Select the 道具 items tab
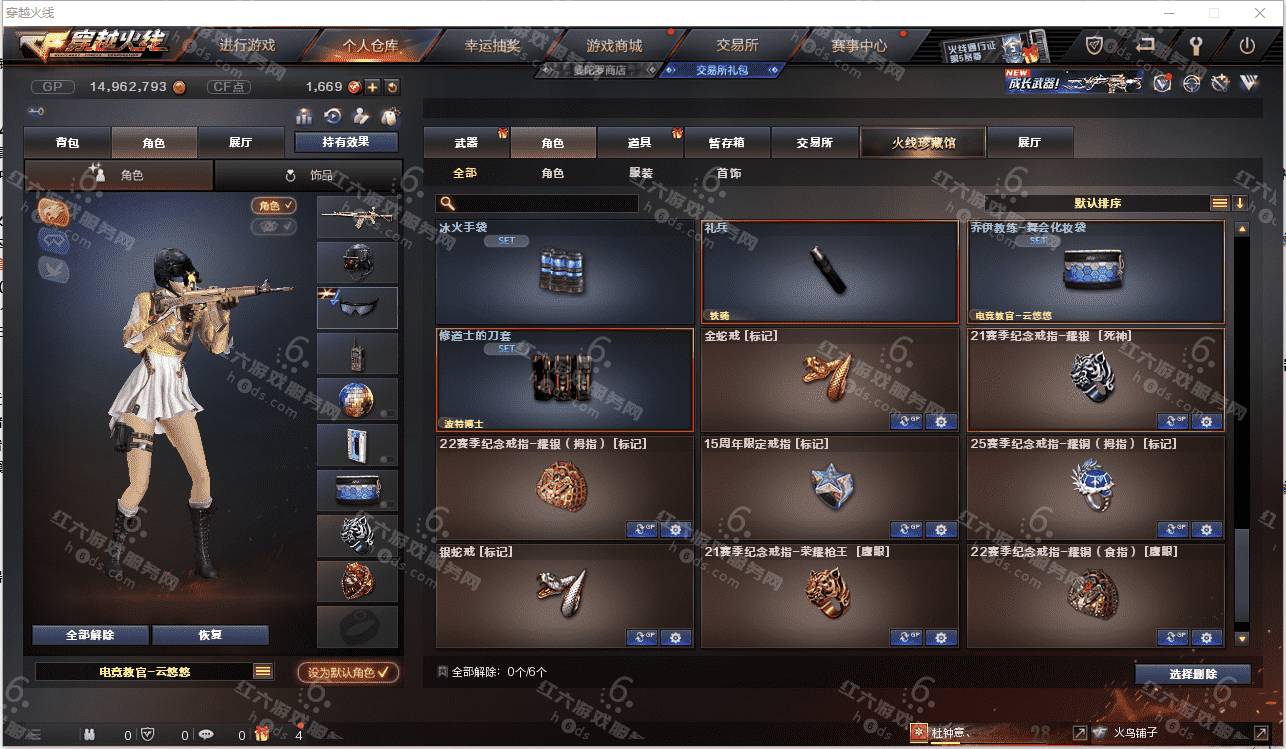This screenshot has width=1286, height=749. (639, 143)
